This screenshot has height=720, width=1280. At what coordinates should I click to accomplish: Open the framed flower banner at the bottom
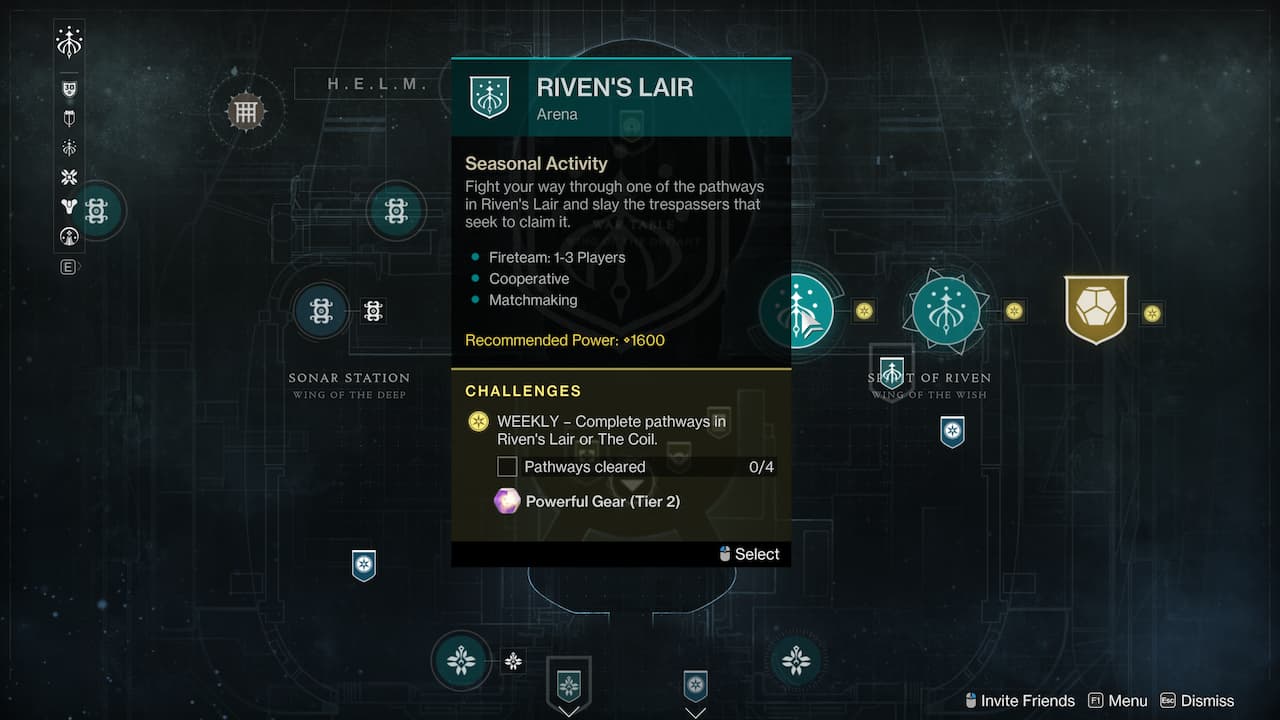[569, 686]
